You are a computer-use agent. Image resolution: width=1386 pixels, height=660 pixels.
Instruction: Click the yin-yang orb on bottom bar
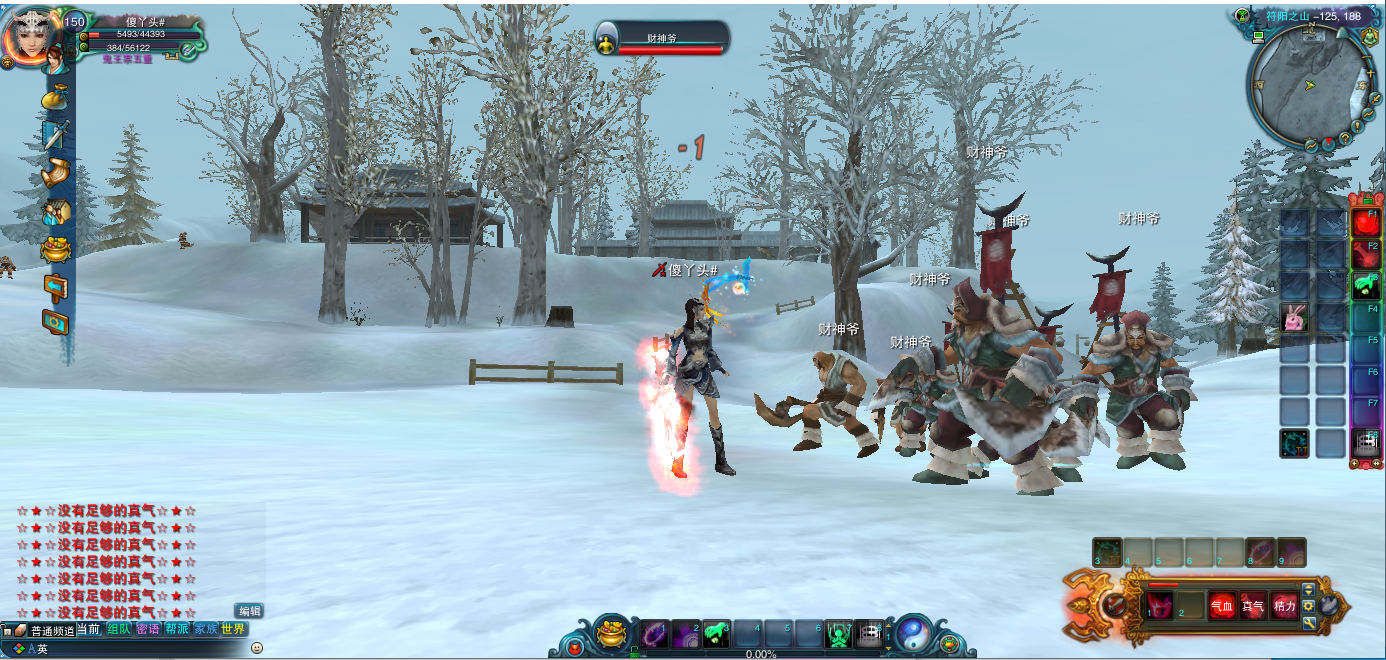913,633
